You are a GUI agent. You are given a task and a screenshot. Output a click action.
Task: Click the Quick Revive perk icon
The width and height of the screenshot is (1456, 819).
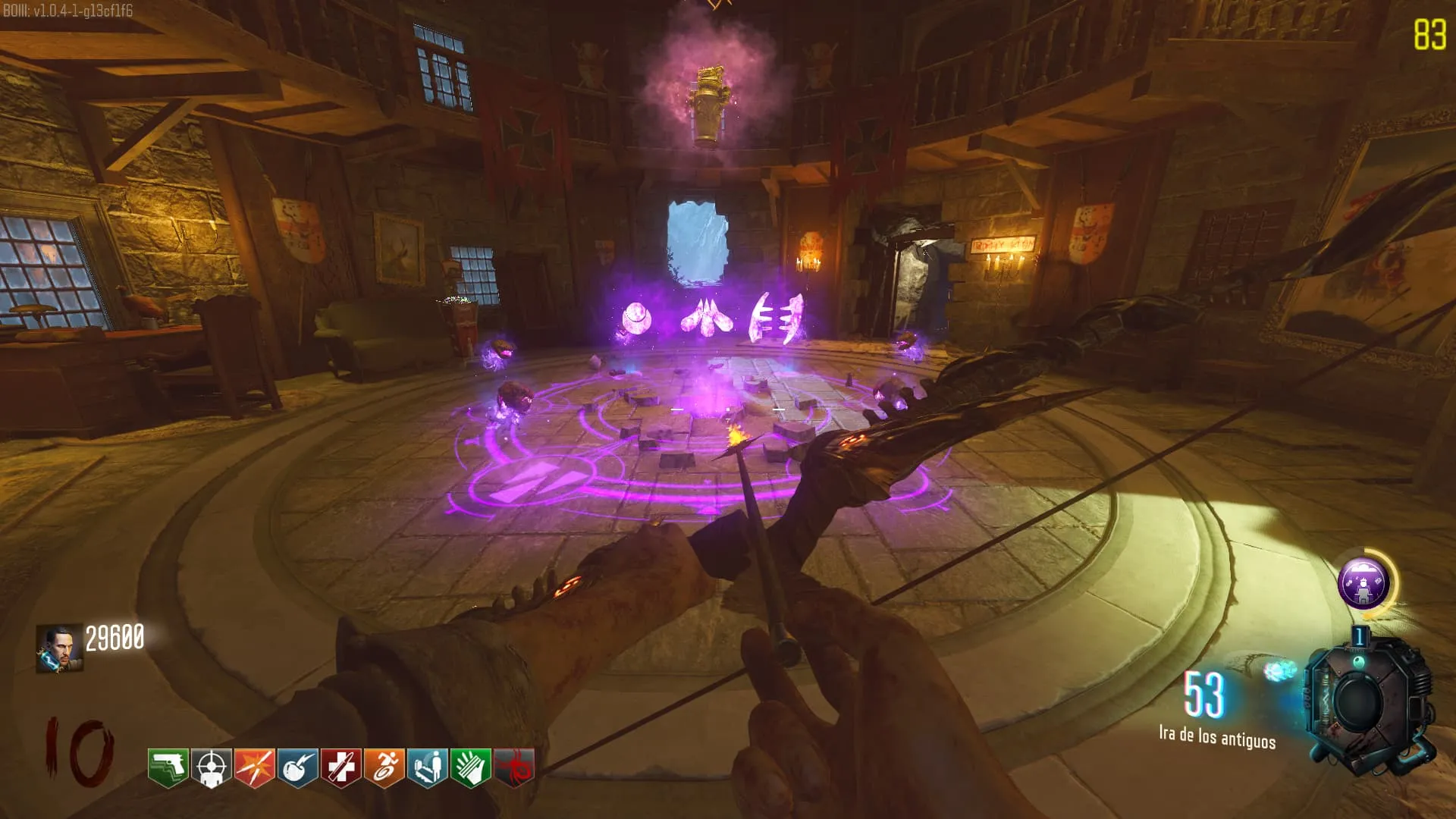(x=427, y=767)
